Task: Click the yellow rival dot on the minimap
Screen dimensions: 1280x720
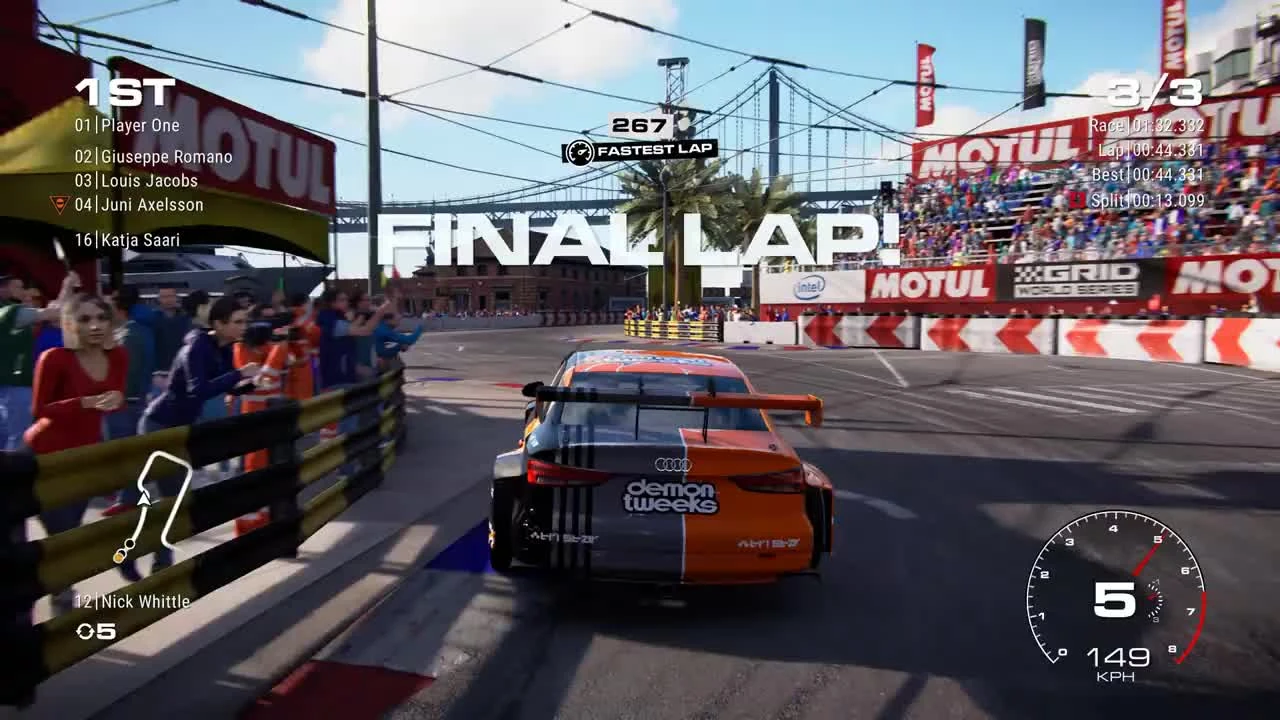Action: (x=118, y=557)
